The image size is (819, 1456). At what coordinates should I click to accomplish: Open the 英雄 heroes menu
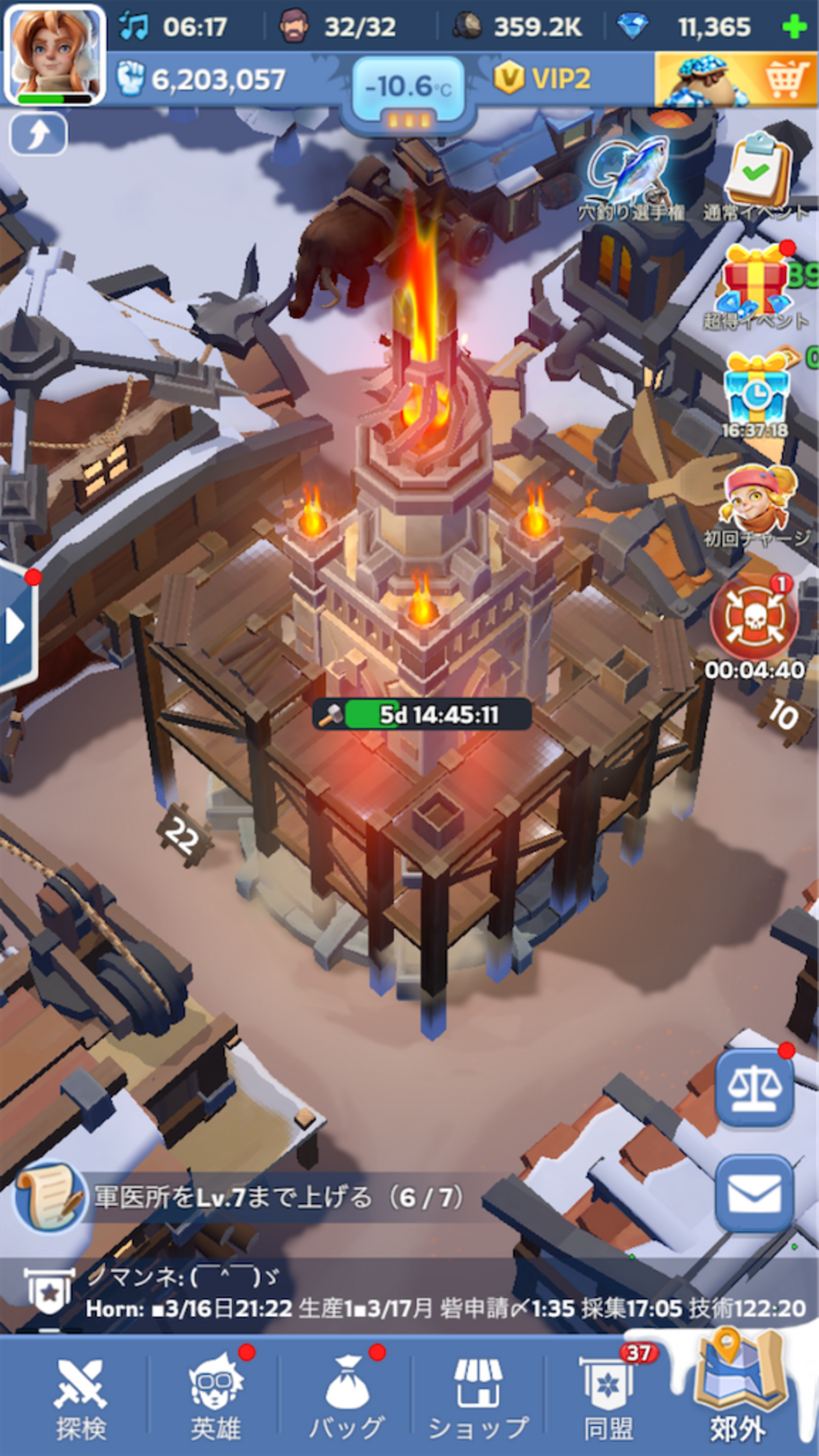(x=215, y=1399)
